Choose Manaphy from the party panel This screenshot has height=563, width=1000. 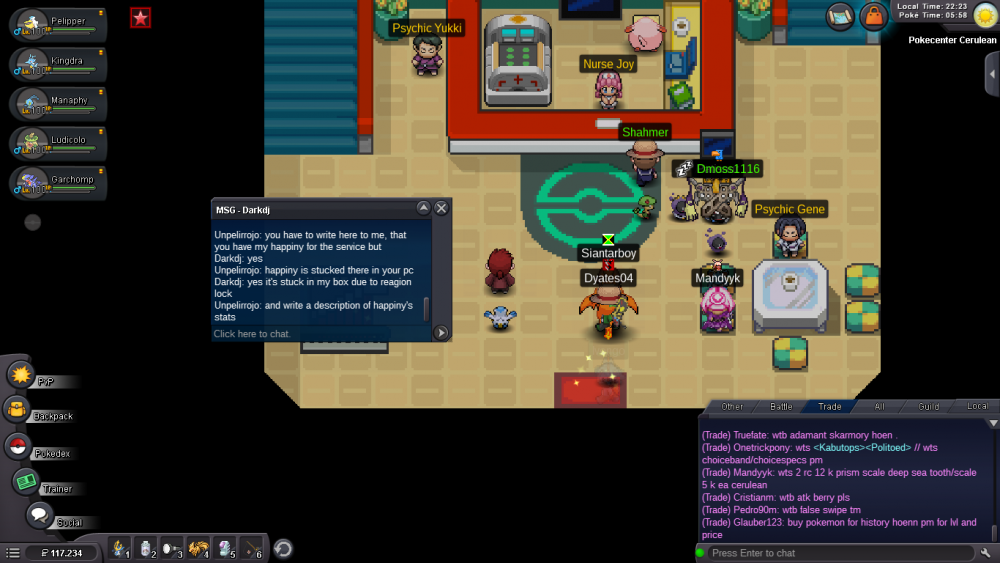[58, 105]
